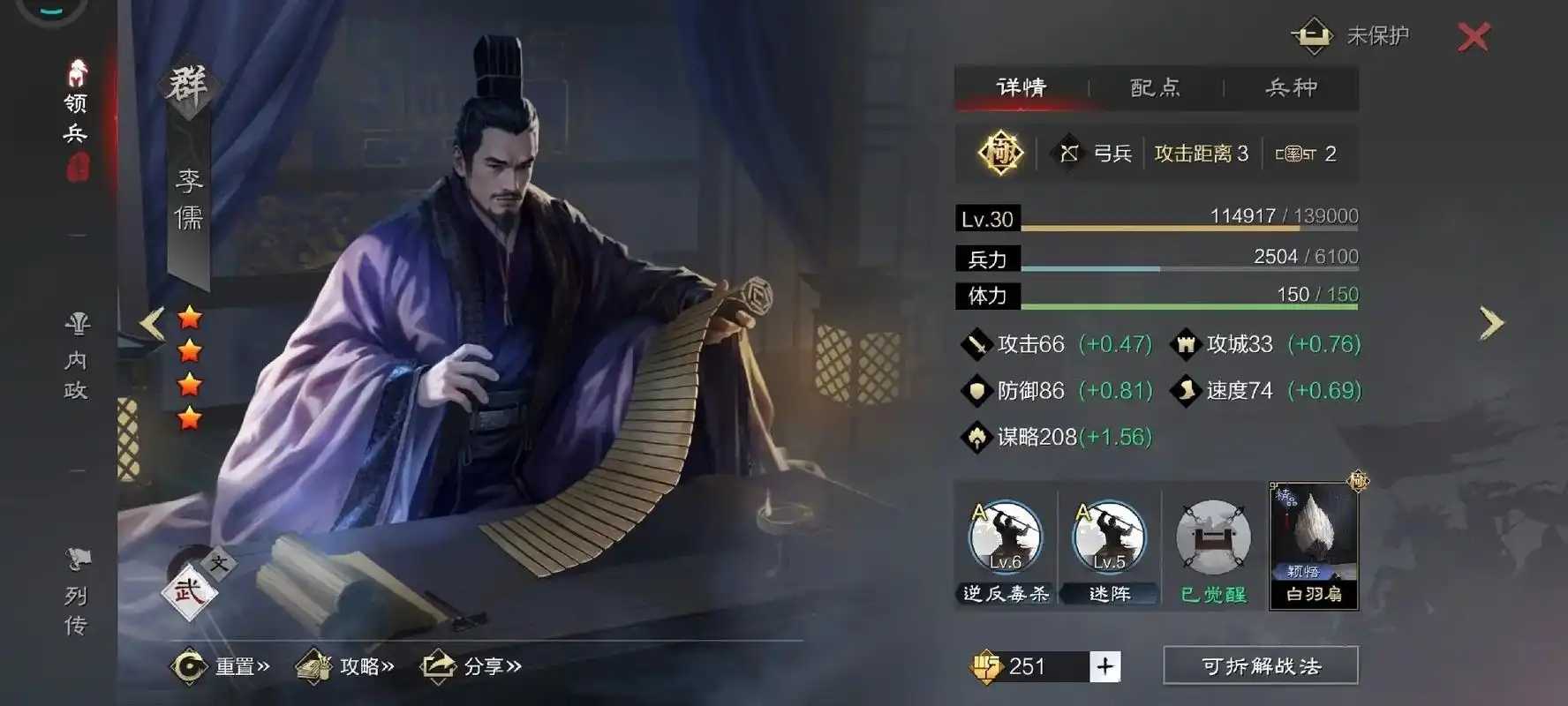Toggle between 武 and 文 attribute views
Screen dimensions: 1568x706
pyautogui.click(x=189, y=587)
